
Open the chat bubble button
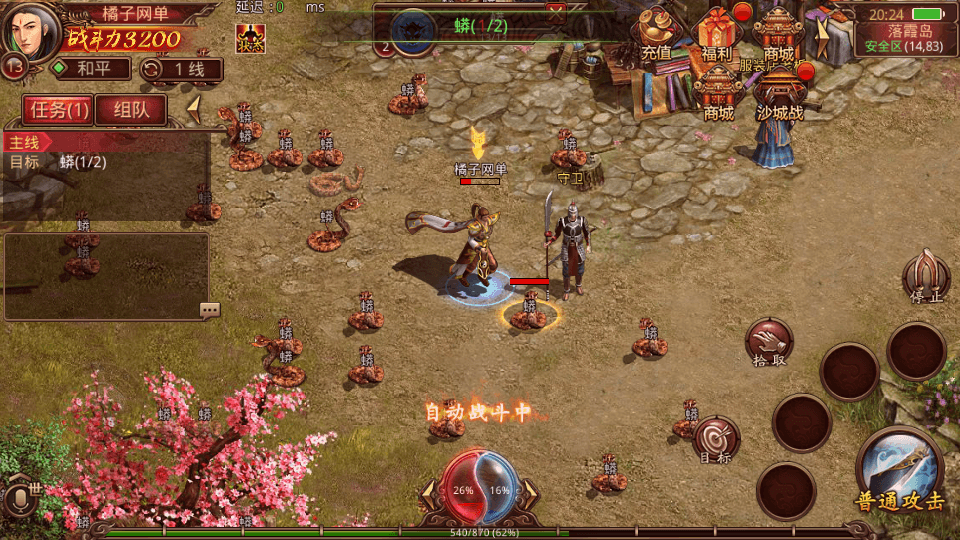(209, 310)
